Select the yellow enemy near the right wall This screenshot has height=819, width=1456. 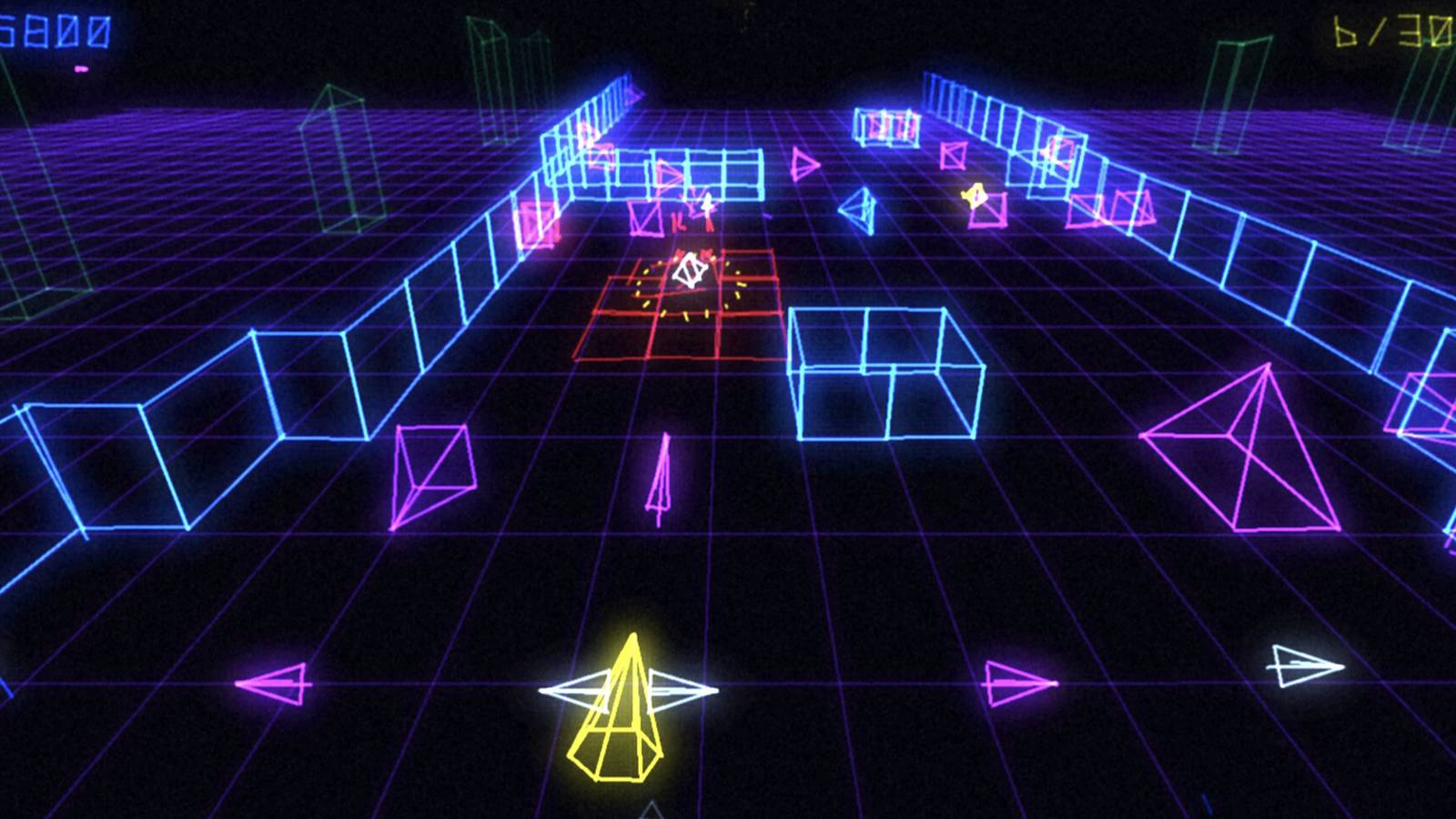pos(974,196)
